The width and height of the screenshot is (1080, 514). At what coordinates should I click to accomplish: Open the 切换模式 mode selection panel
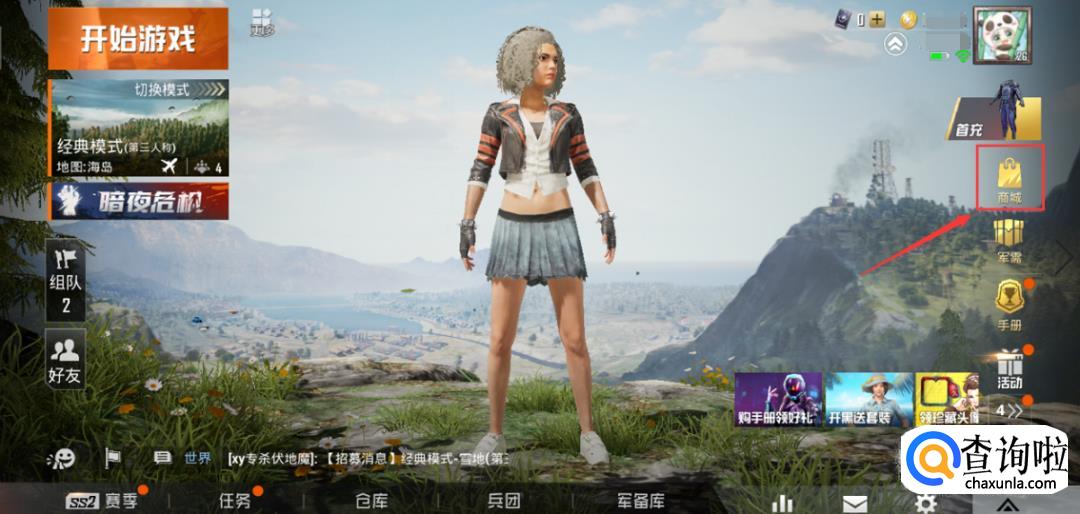[x=139, y=127]
